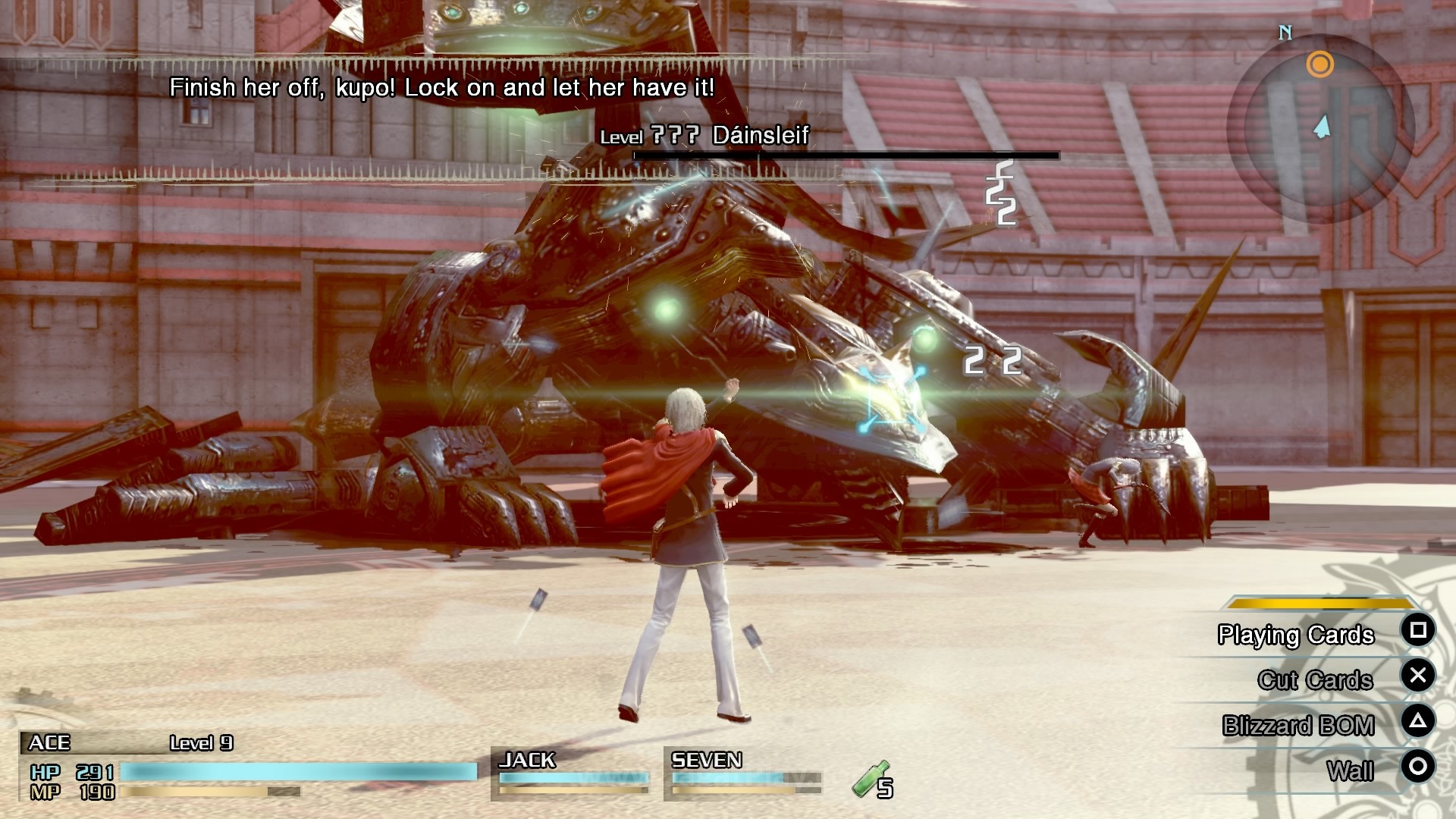This screenshot has height=819, width=1456.
Task: Select the orange waypoint marker on minimap
Action: click(x=1321, y=65)
